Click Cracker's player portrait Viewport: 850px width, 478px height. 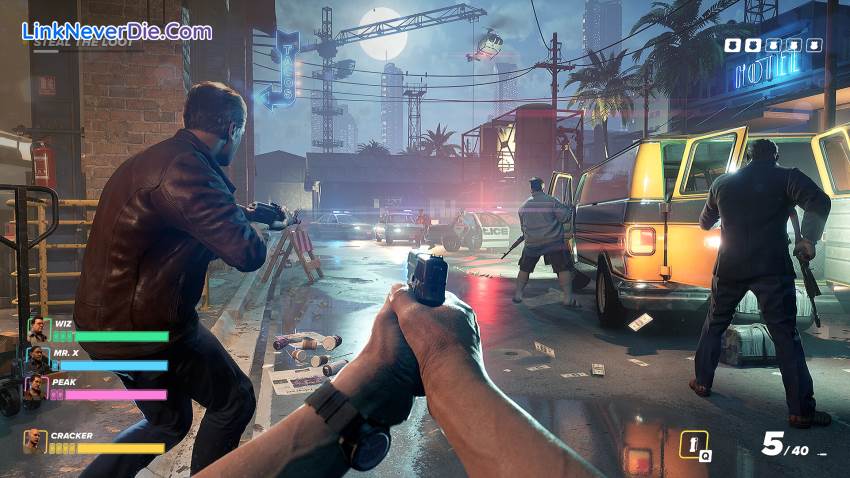pos(35,441)
